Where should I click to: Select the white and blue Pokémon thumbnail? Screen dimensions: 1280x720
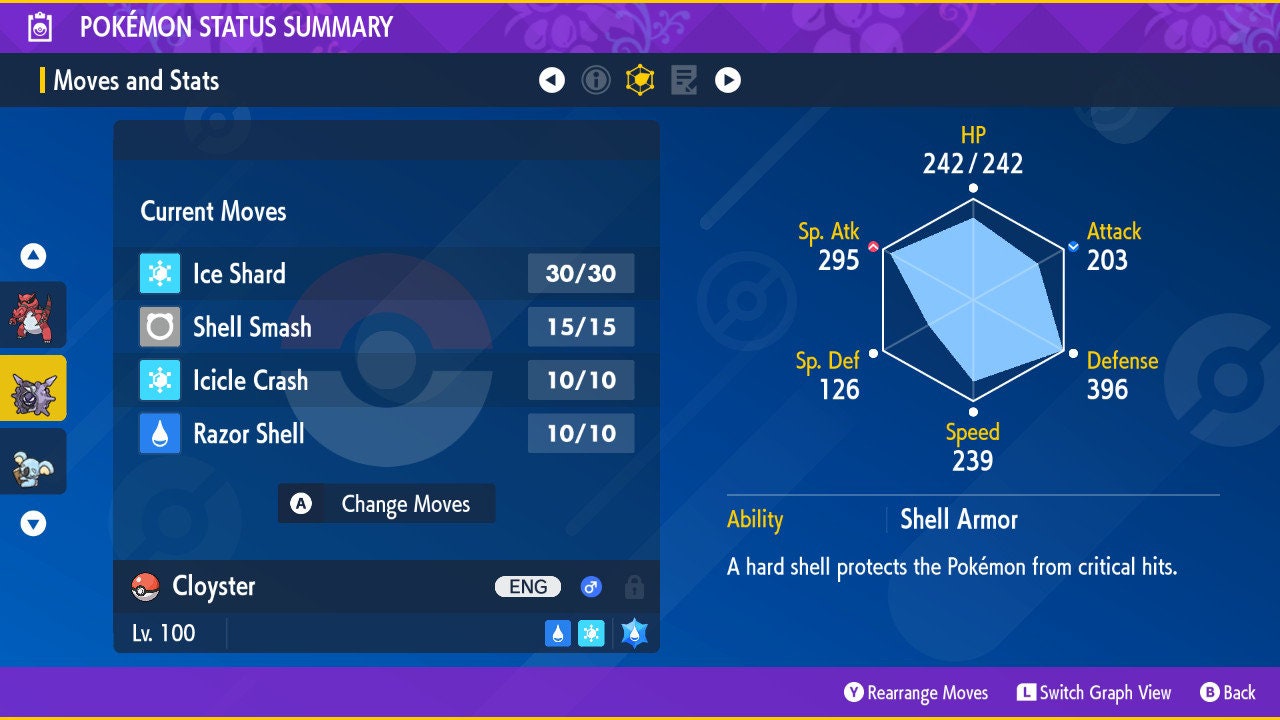[x=33, y=461]
